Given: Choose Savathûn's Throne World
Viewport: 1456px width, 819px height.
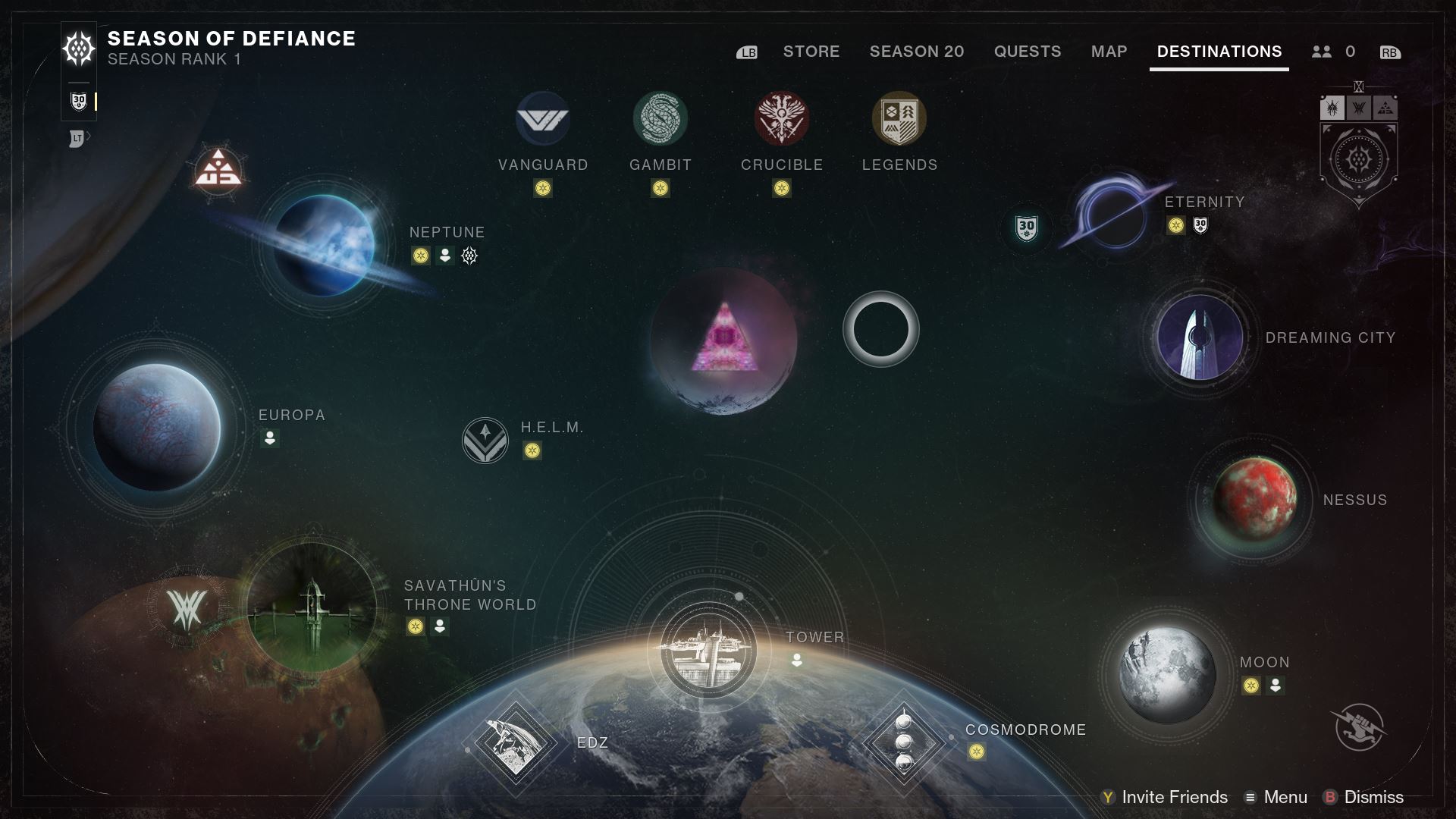Looking at the screenshot, I should [312, 607].
